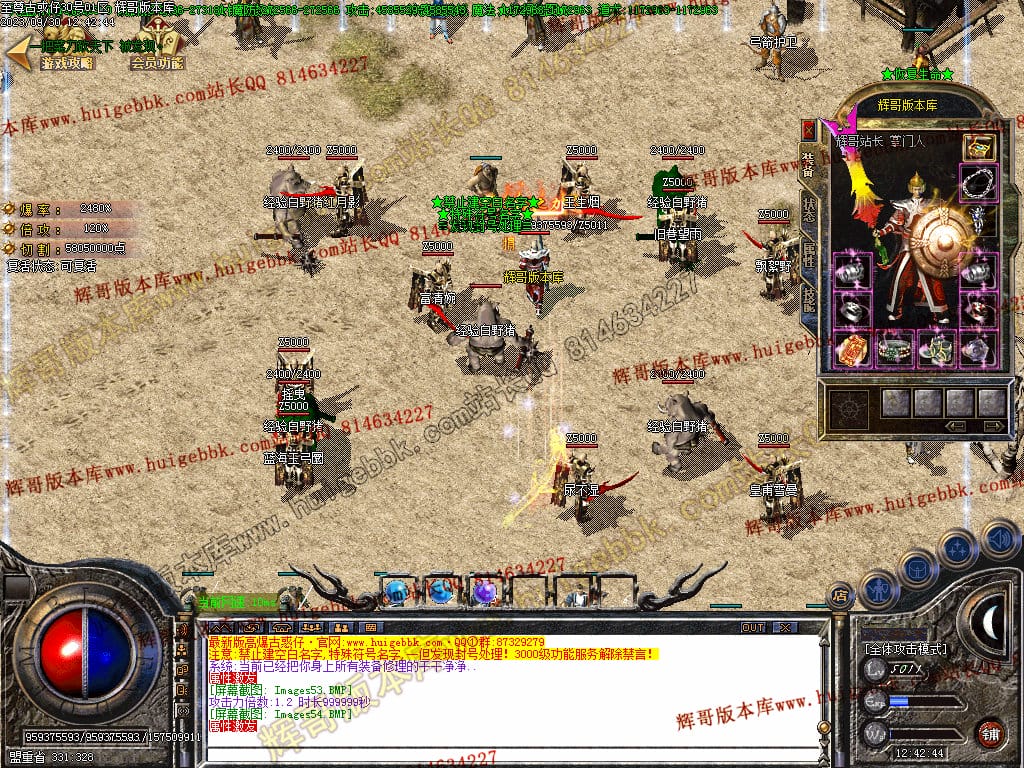Close the chat window with X
1024x768 pixels.
click(x=785, y=627)
